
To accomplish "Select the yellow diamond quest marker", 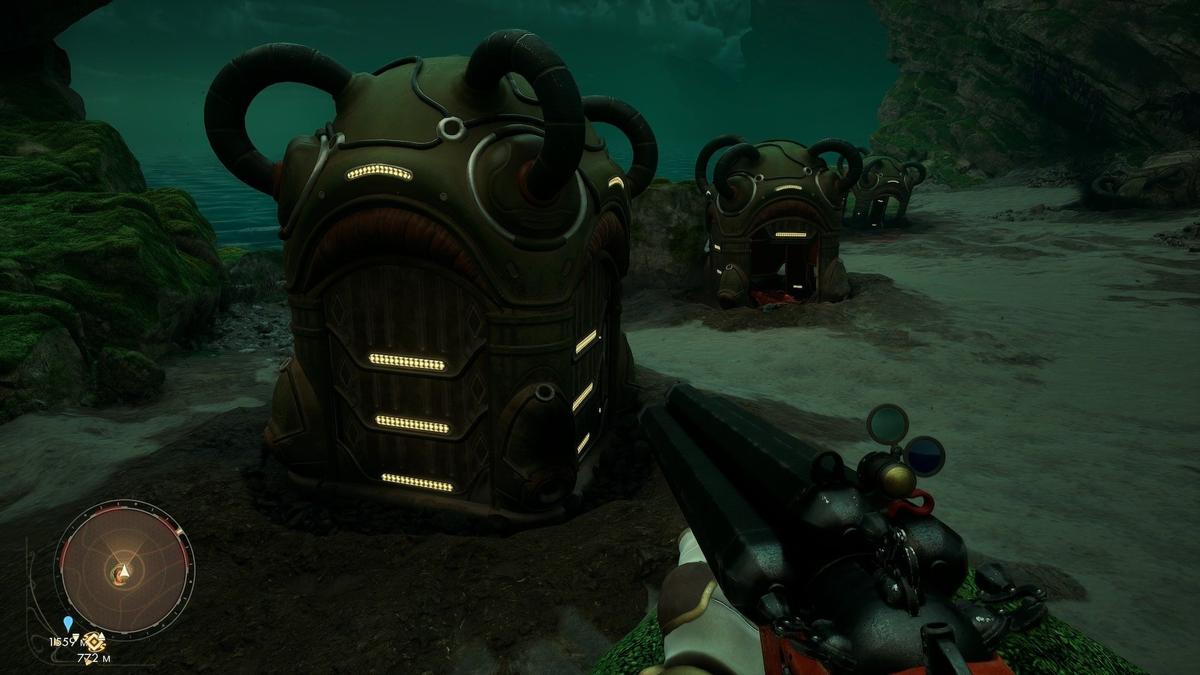I will (x=95, y=641).
